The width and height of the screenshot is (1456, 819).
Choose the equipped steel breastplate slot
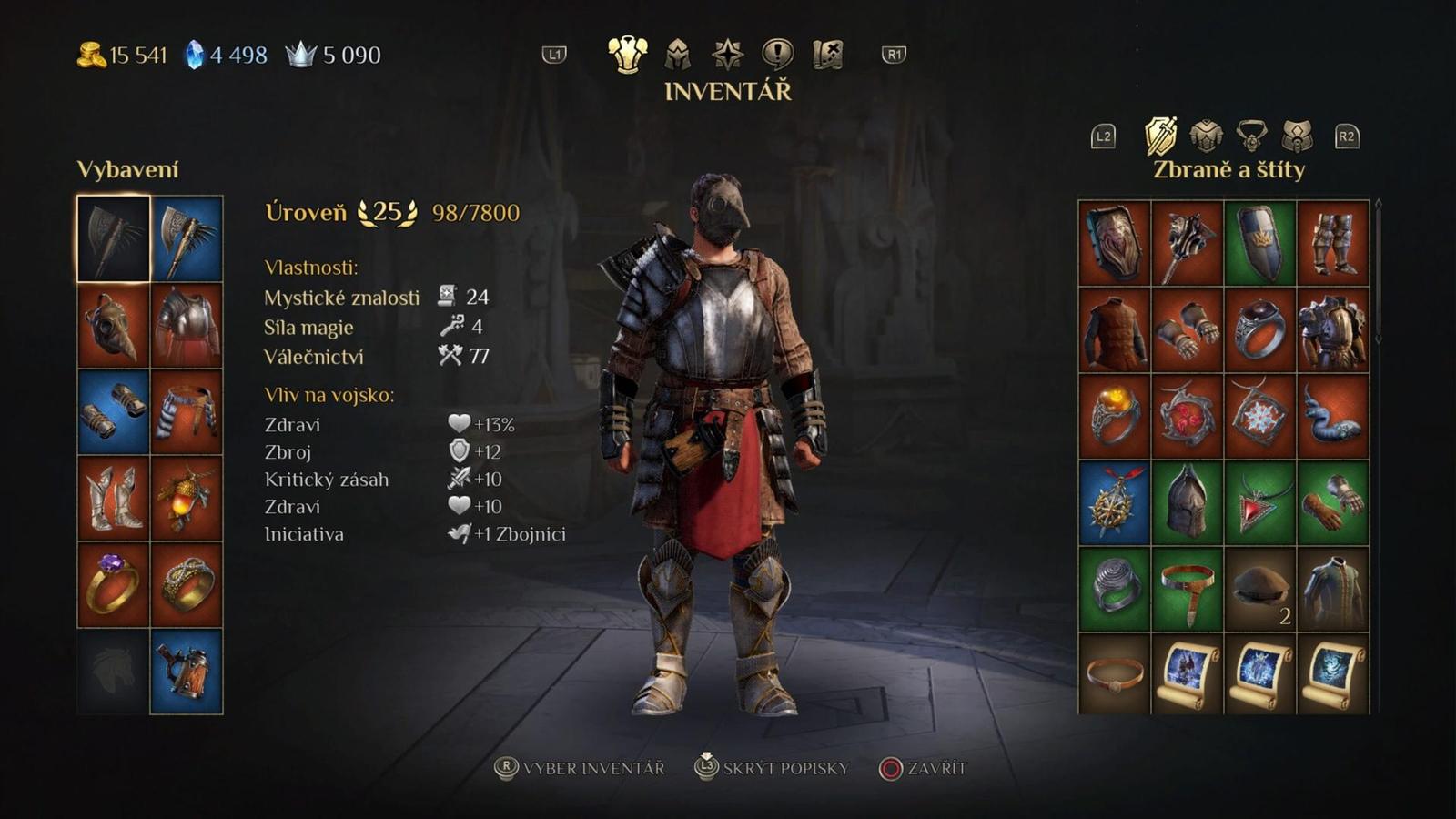(187, 326)
